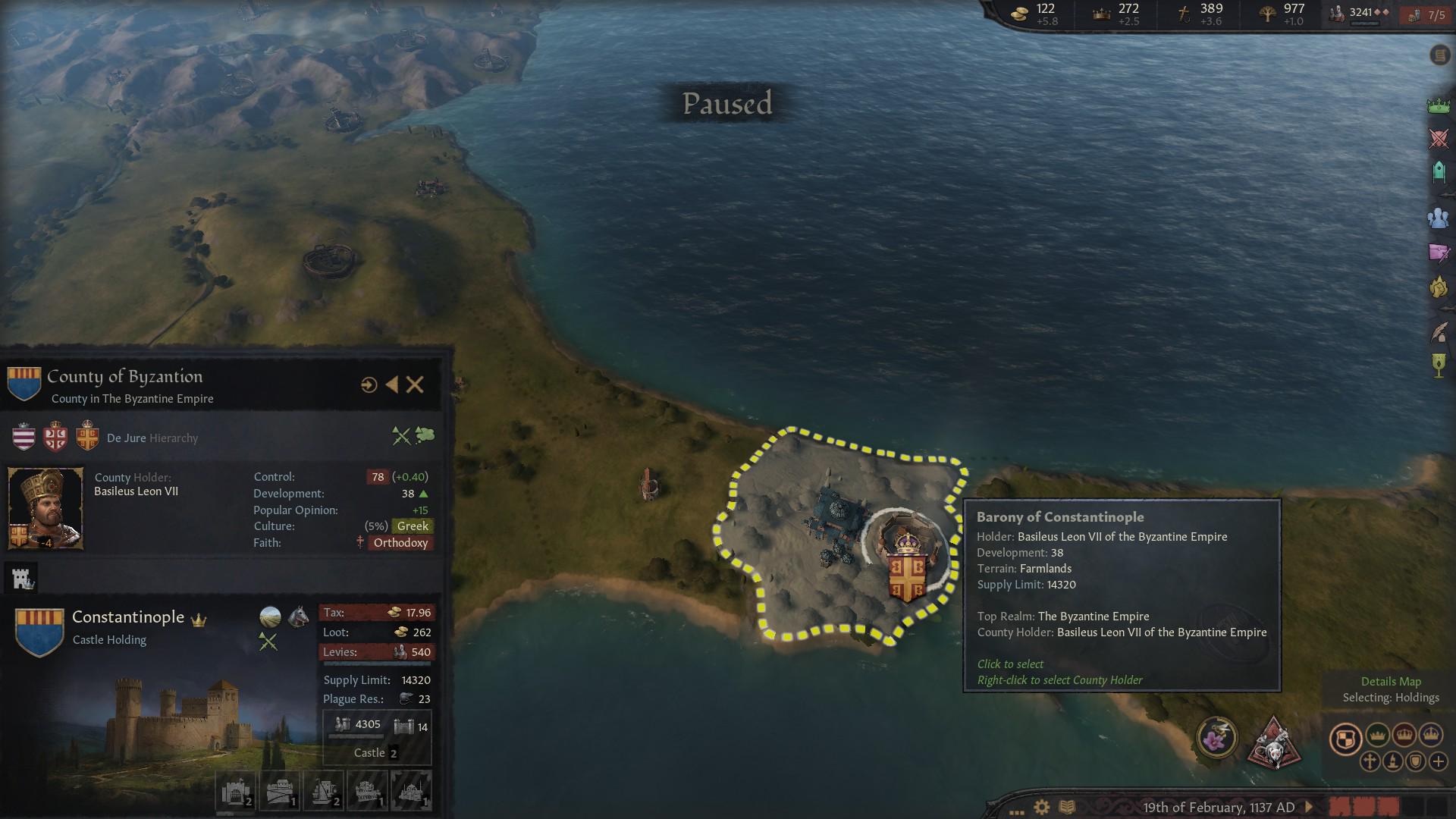Enable Faith map mode with the cross icon
This screenshot has width=1456, height=819.
(x=1372, y=761)
